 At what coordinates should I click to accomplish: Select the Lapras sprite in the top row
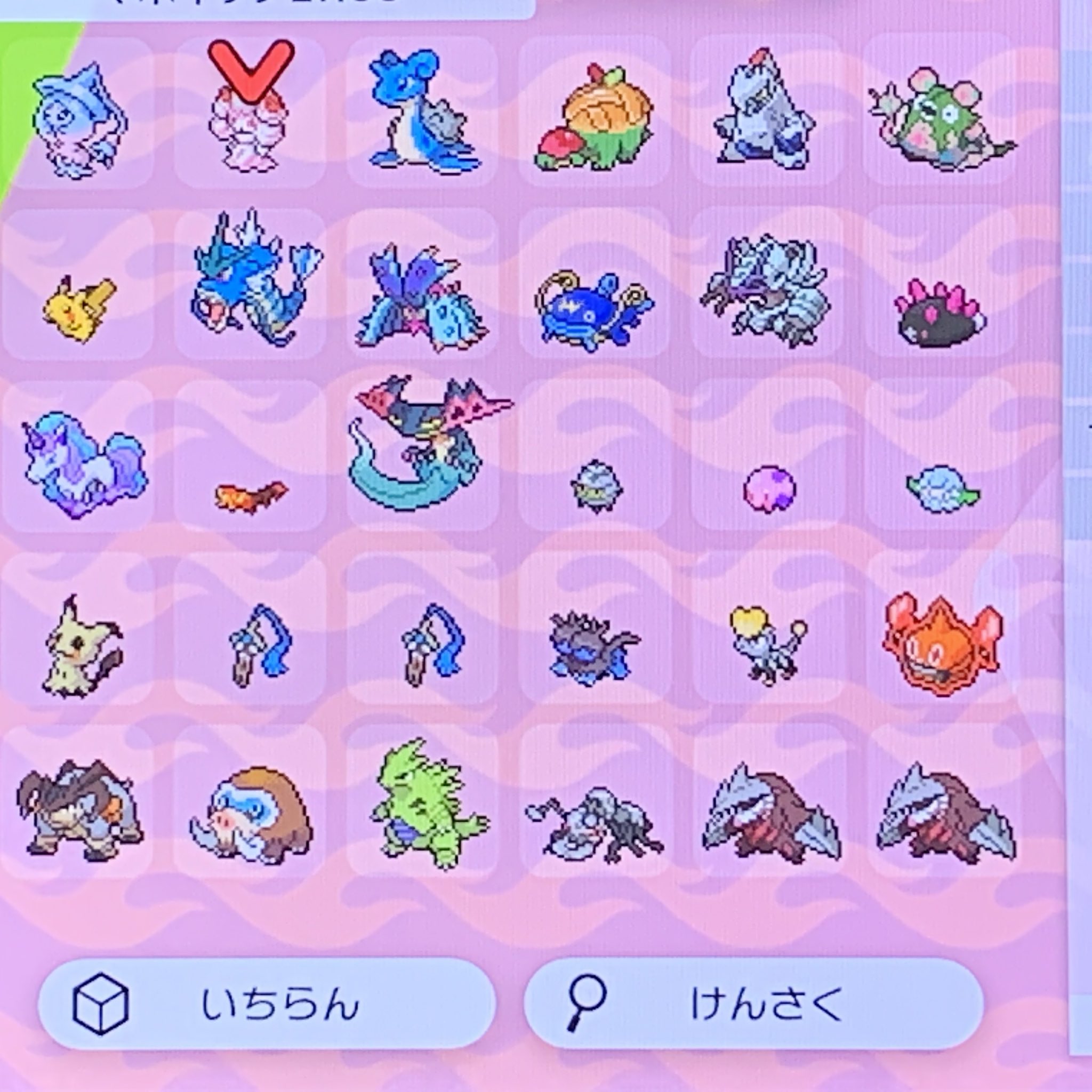pyautogui.click(x=424, y=113)
